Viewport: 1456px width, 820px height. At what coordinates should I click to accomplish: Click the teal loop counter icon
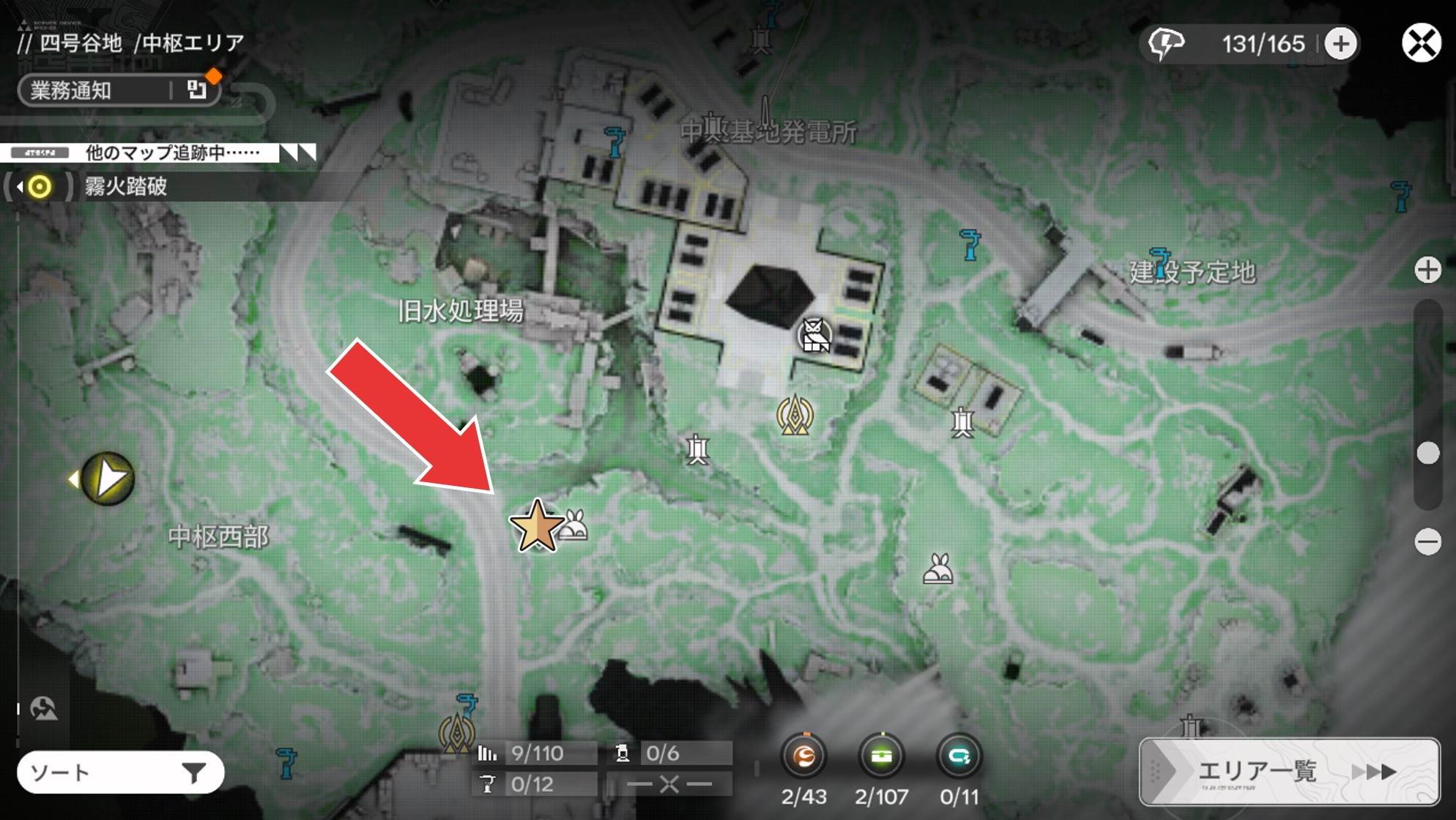click(x=959, y=756)
